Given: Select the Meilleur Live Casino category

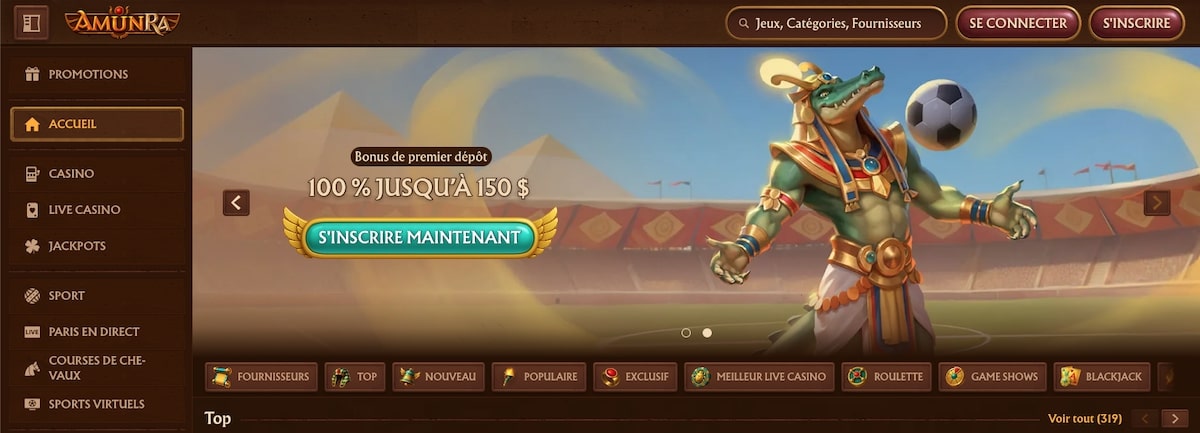Looking at the screenshot, I should coord(759,377).
